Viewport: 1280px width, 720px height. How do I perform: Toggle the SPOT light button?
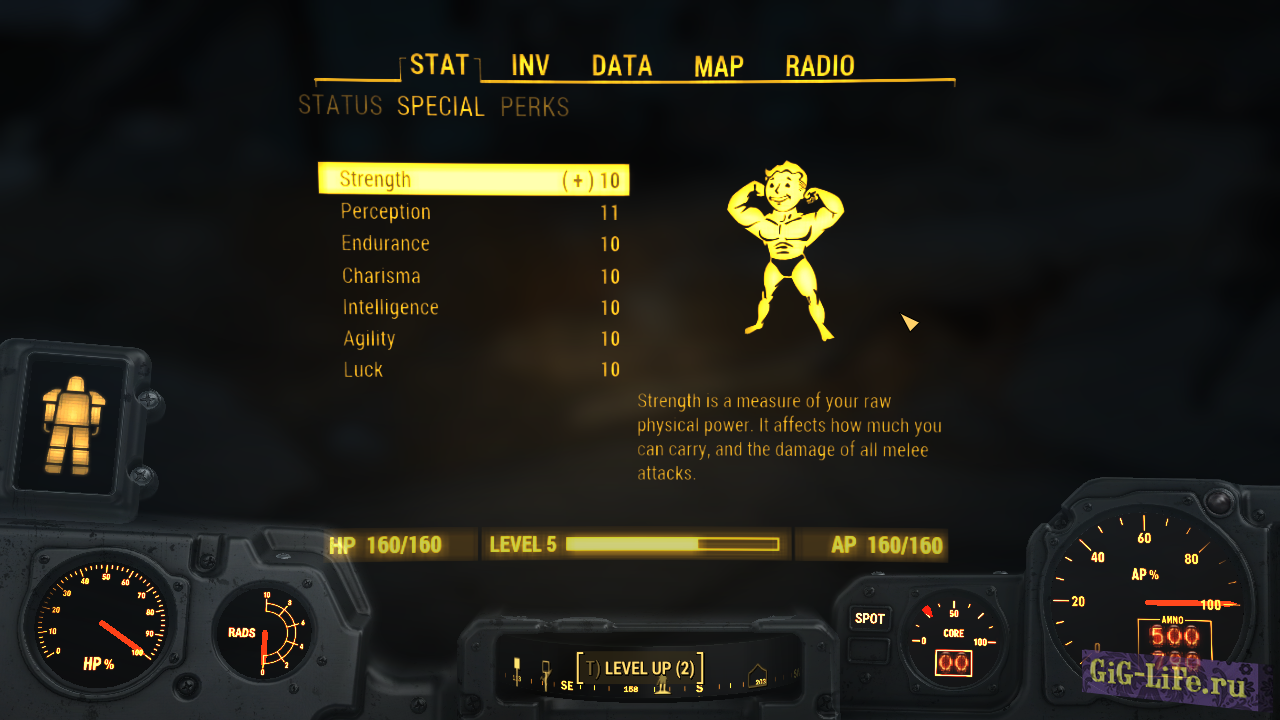(869, 620)
